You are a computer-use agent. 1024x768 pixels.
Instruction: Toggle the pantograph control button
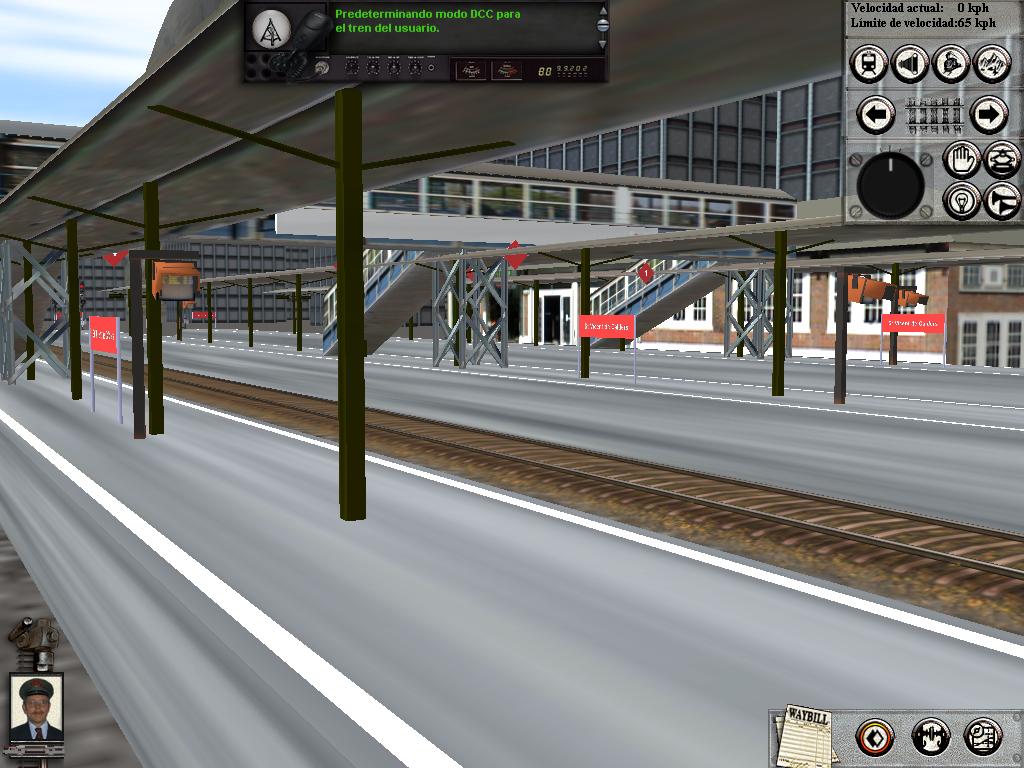[x=1001, y=159]
